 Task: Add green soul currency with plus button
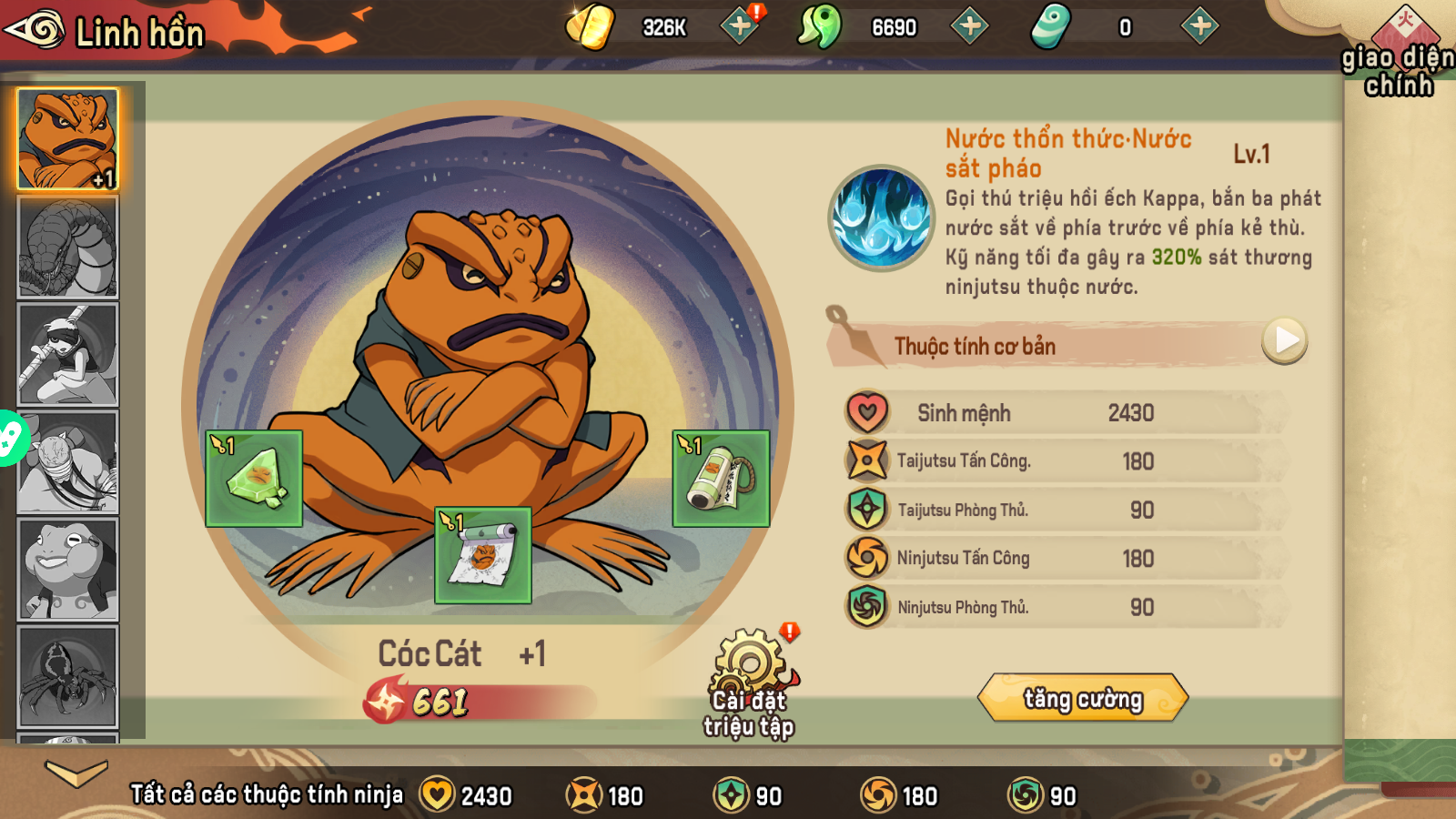point(970,26)
